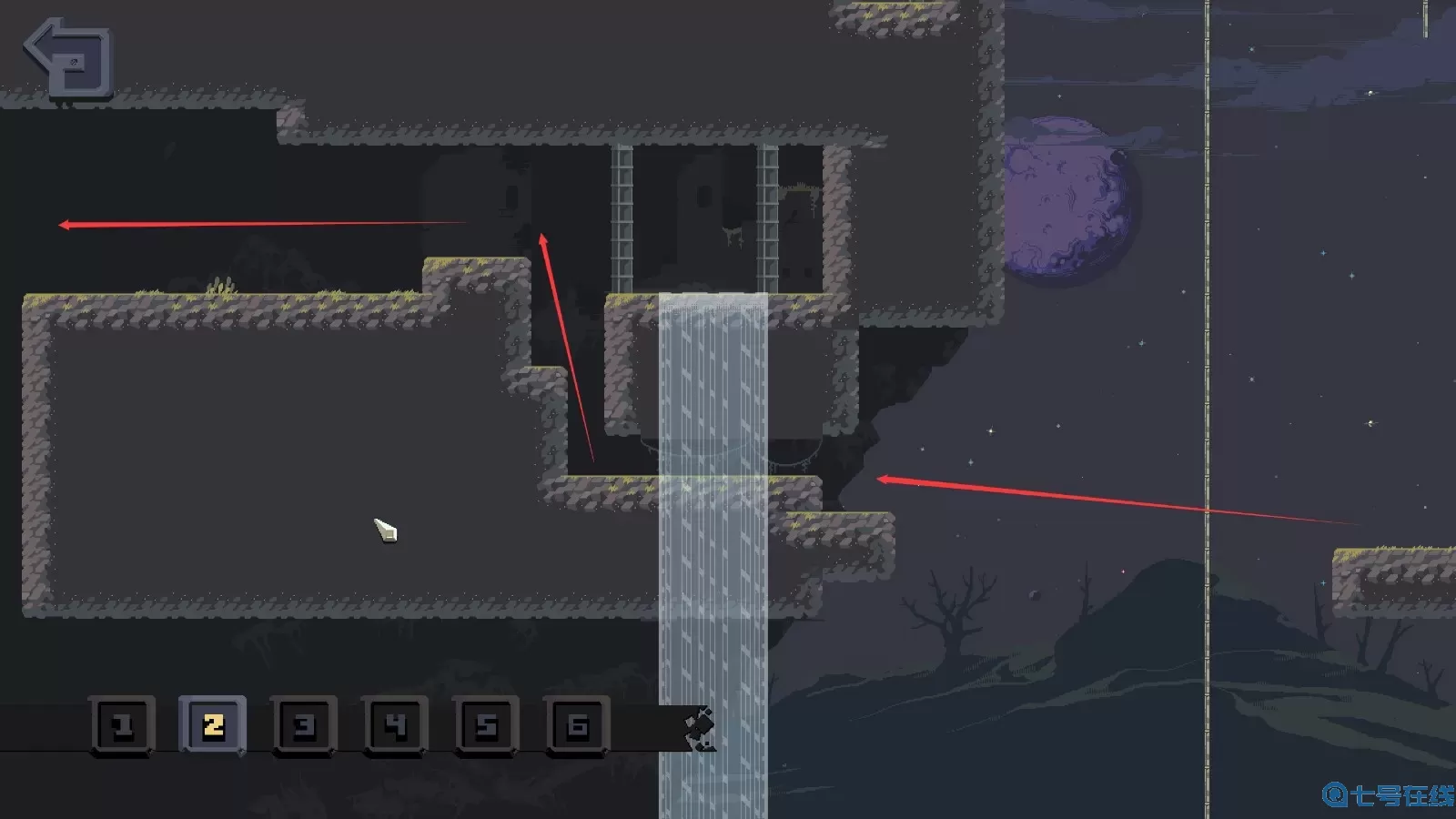
Task: Switch to slot number 3
Action: point(304,725)
